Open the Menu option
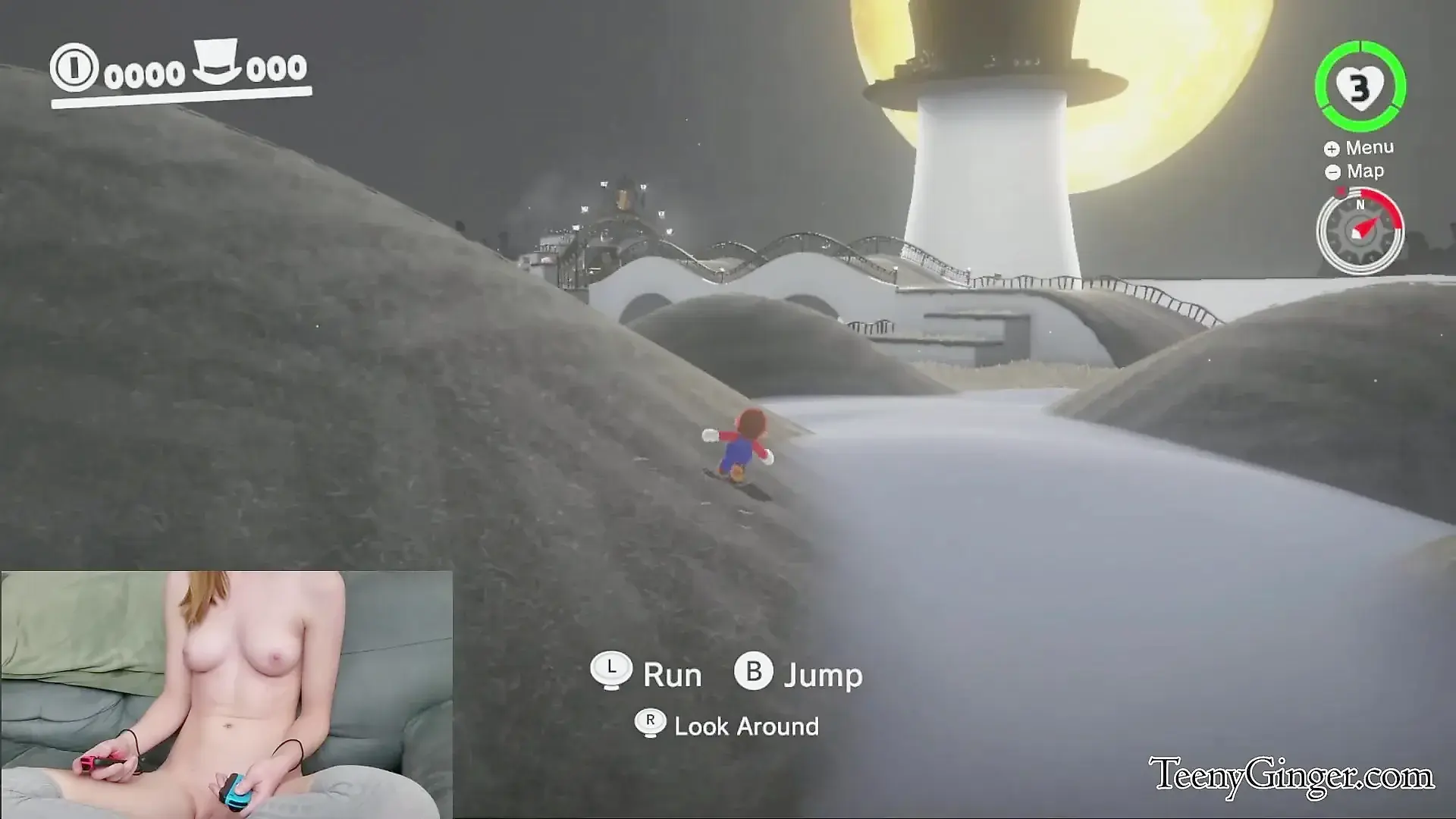This screenshot has height=819, width=1456. click(x=1360, y=148)
